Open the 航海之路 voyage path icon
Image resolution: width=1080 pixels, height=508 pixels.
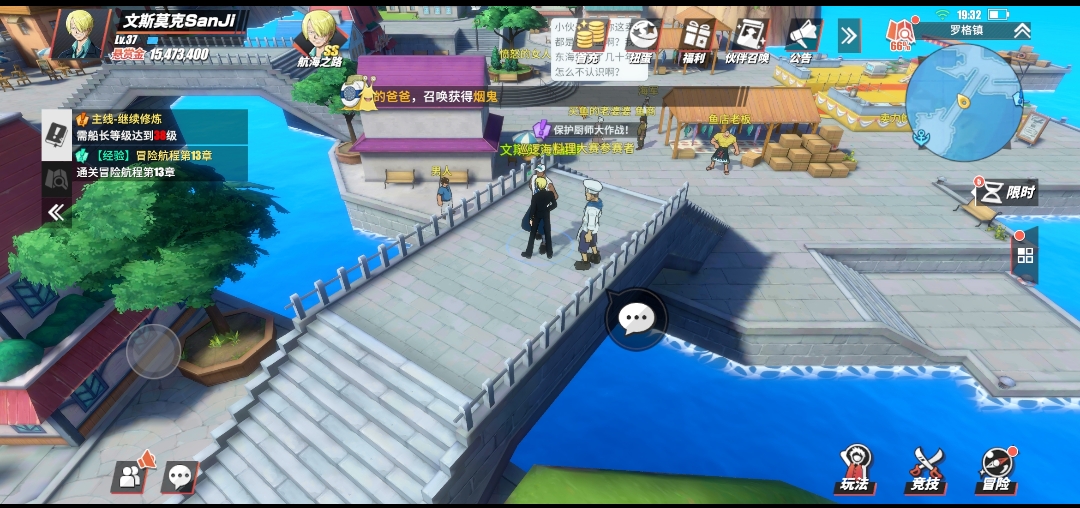click(x=320, y=38)
